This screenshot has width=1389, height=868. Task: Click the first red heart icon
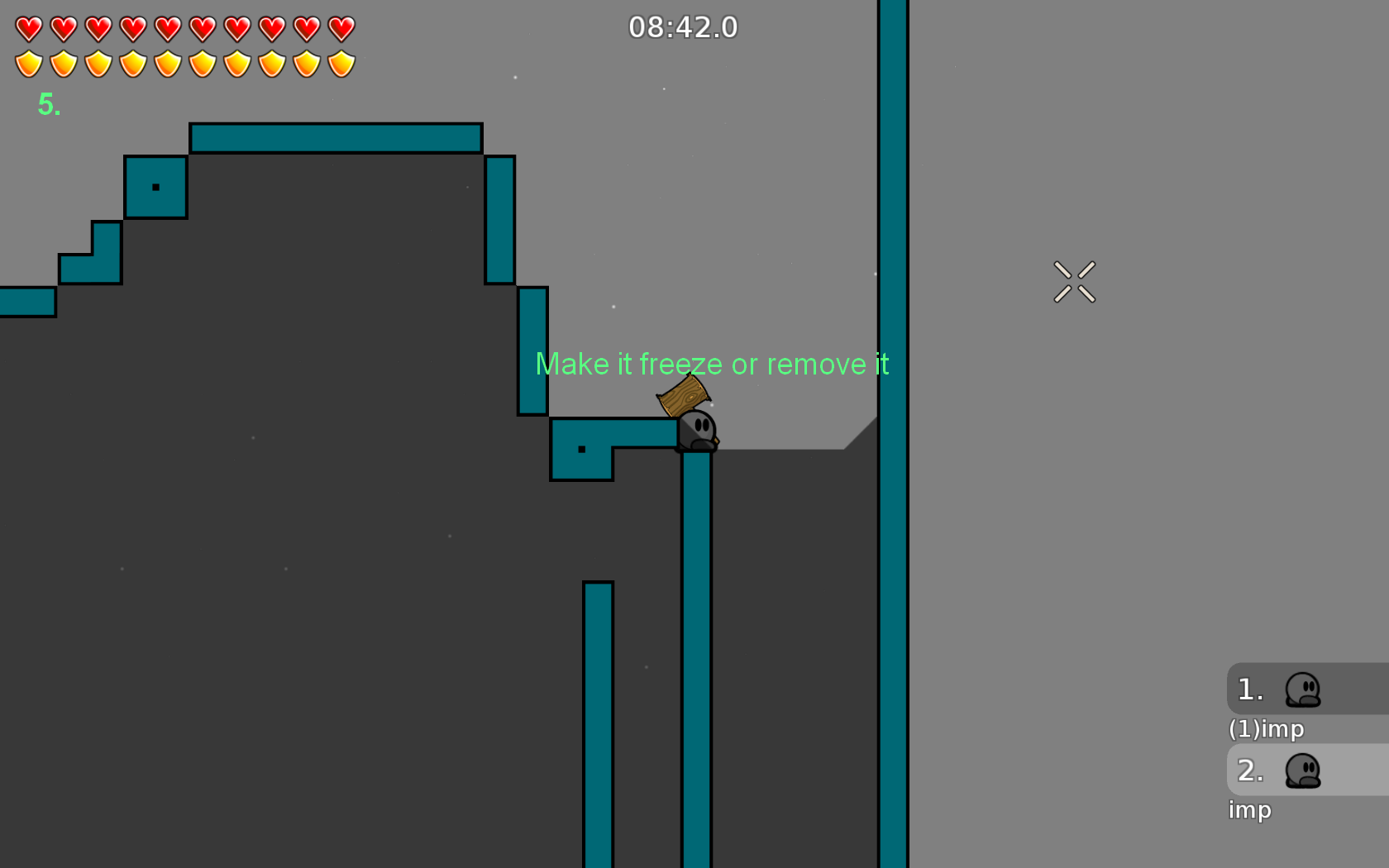coord(27,27)
